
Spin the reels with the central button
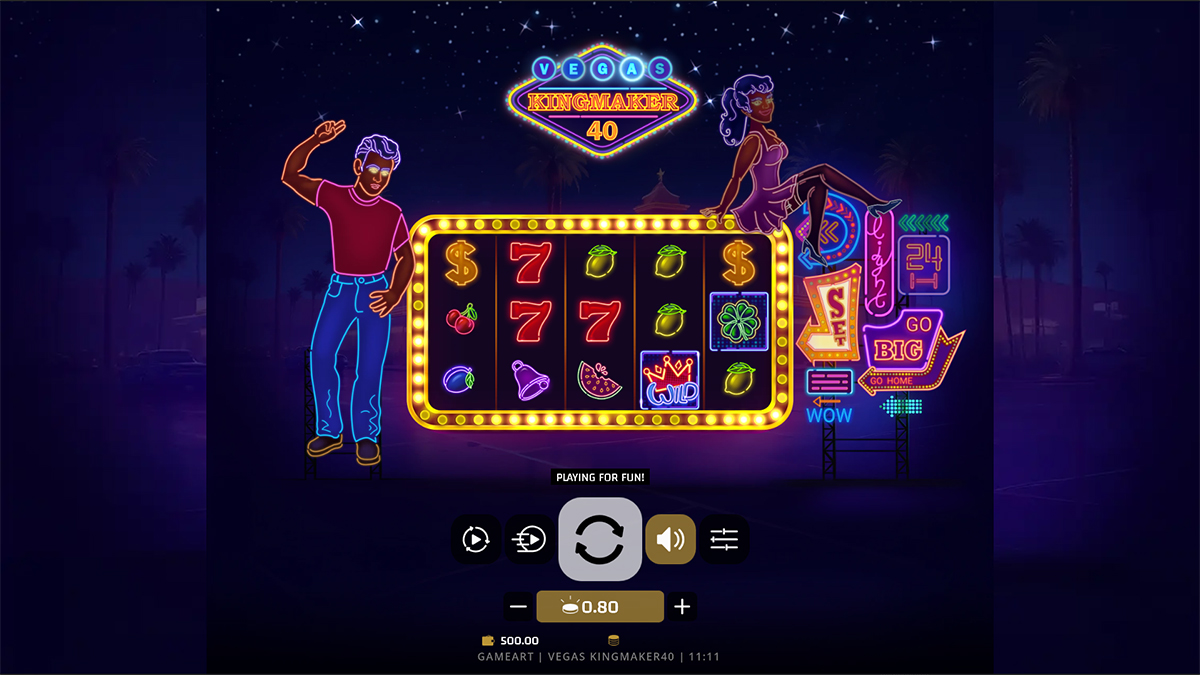(x=599, y=539)
